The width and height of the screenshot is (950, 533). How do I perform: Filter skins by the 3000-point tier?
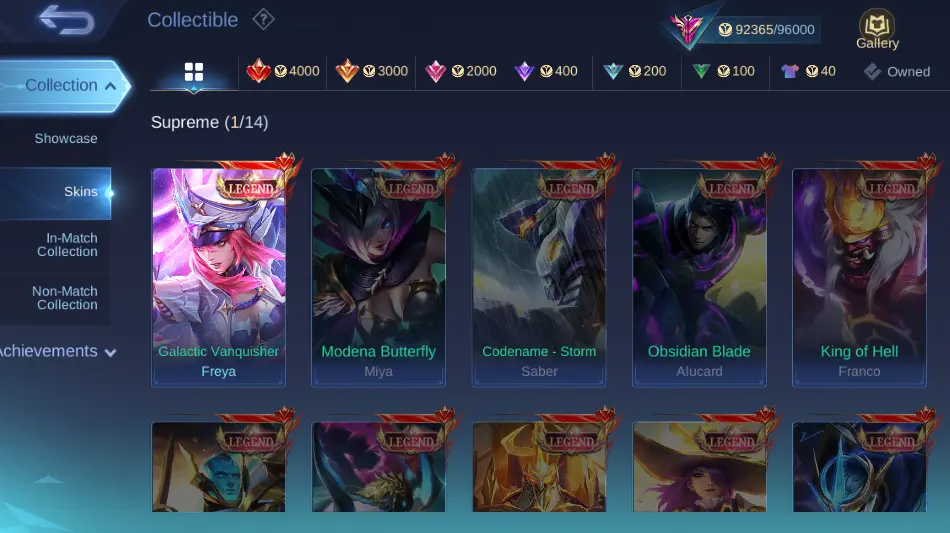pos(372,72)
